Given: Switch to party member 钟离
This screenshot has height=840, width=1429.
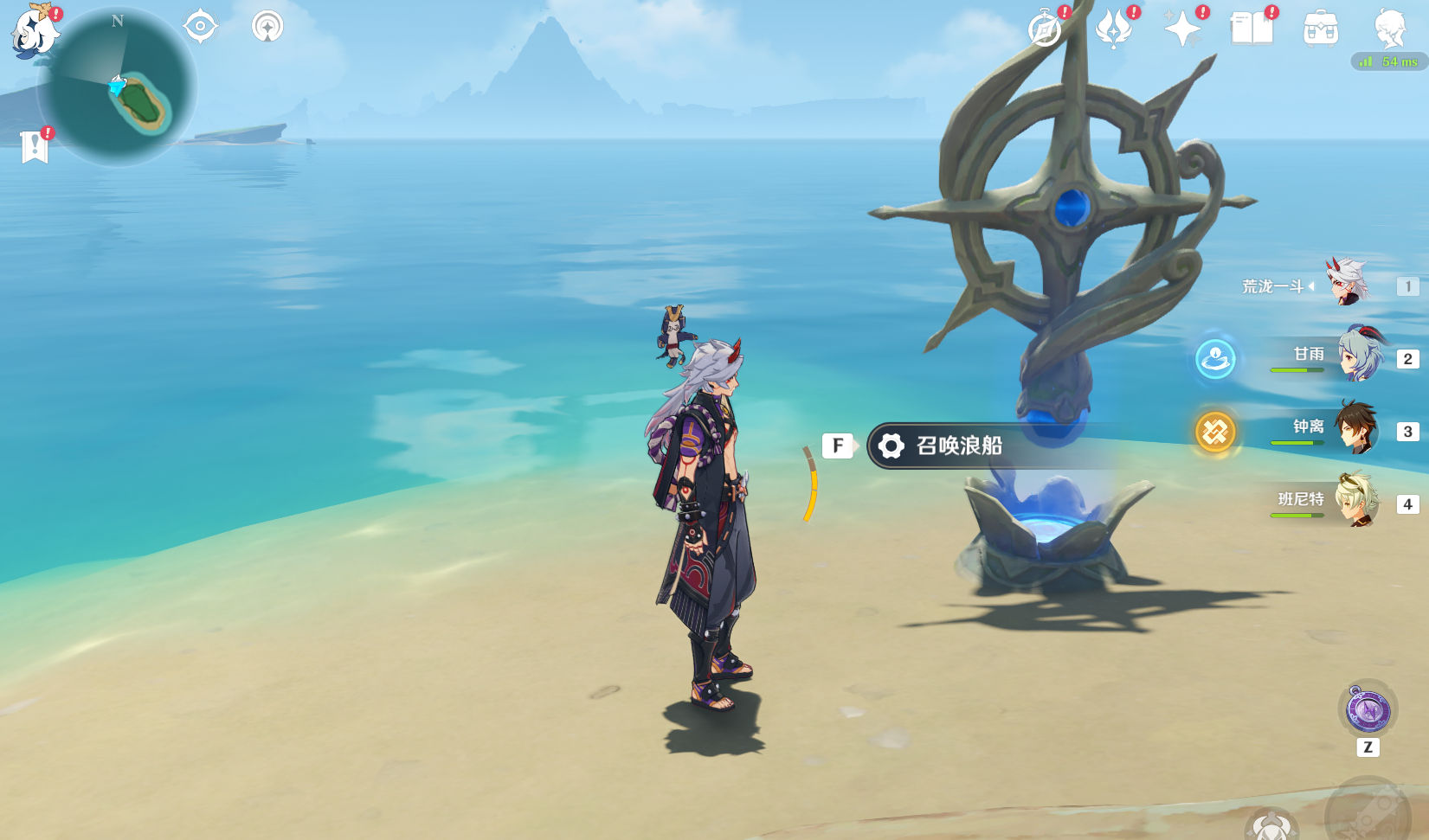Looking at the screenshot, I should 1355,428.
